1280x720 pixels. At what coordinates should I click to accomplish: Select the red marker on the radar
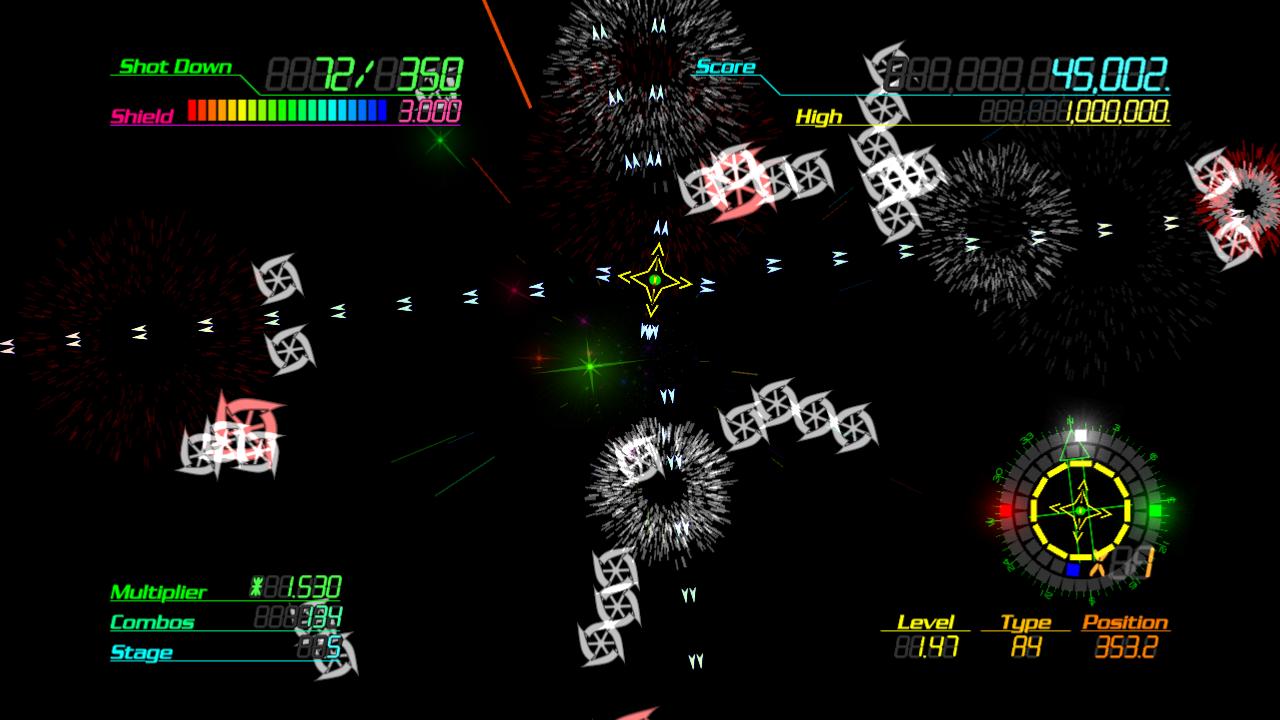coord(1005,511)
